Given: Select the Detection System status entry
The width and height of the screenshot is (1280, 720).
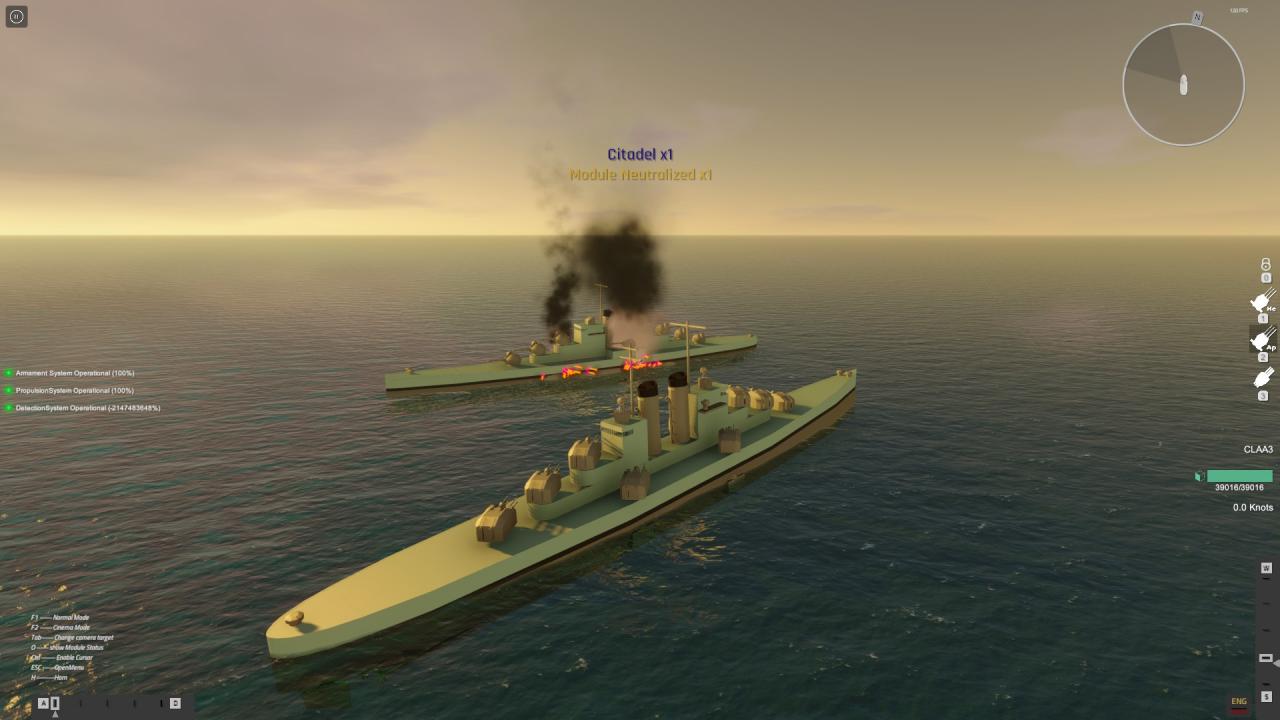Looking at the screenshot, I should (x=87, y=408).
